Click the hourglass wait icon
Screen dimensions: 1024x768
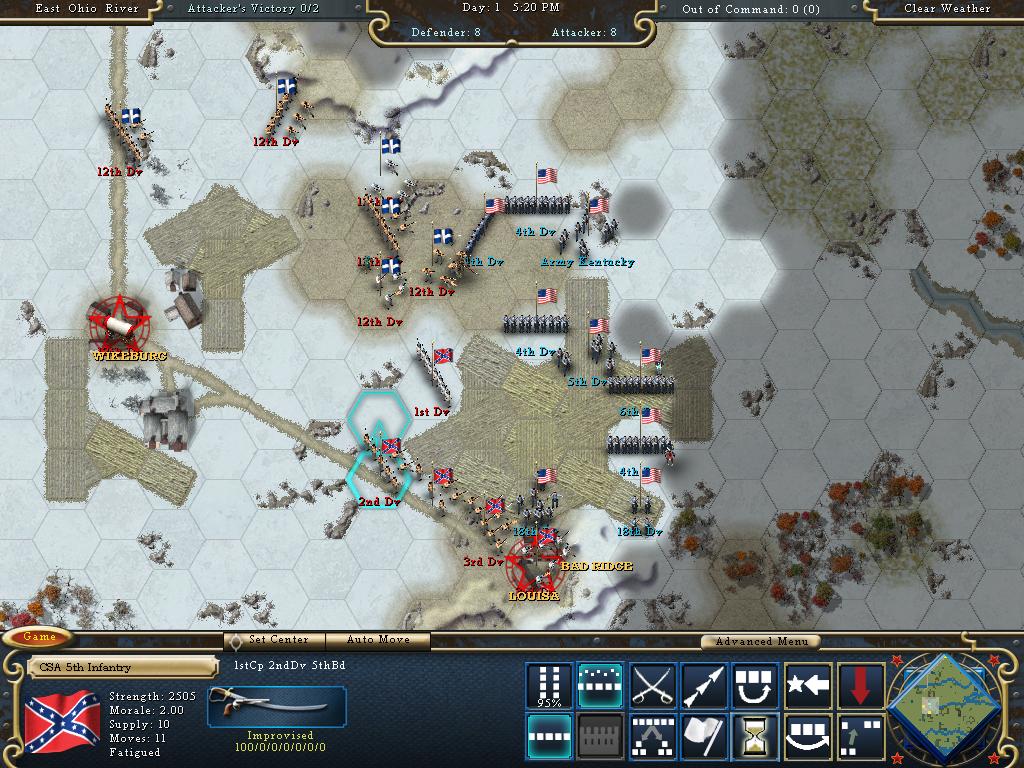pyautogui.click(x=756, y=737)
